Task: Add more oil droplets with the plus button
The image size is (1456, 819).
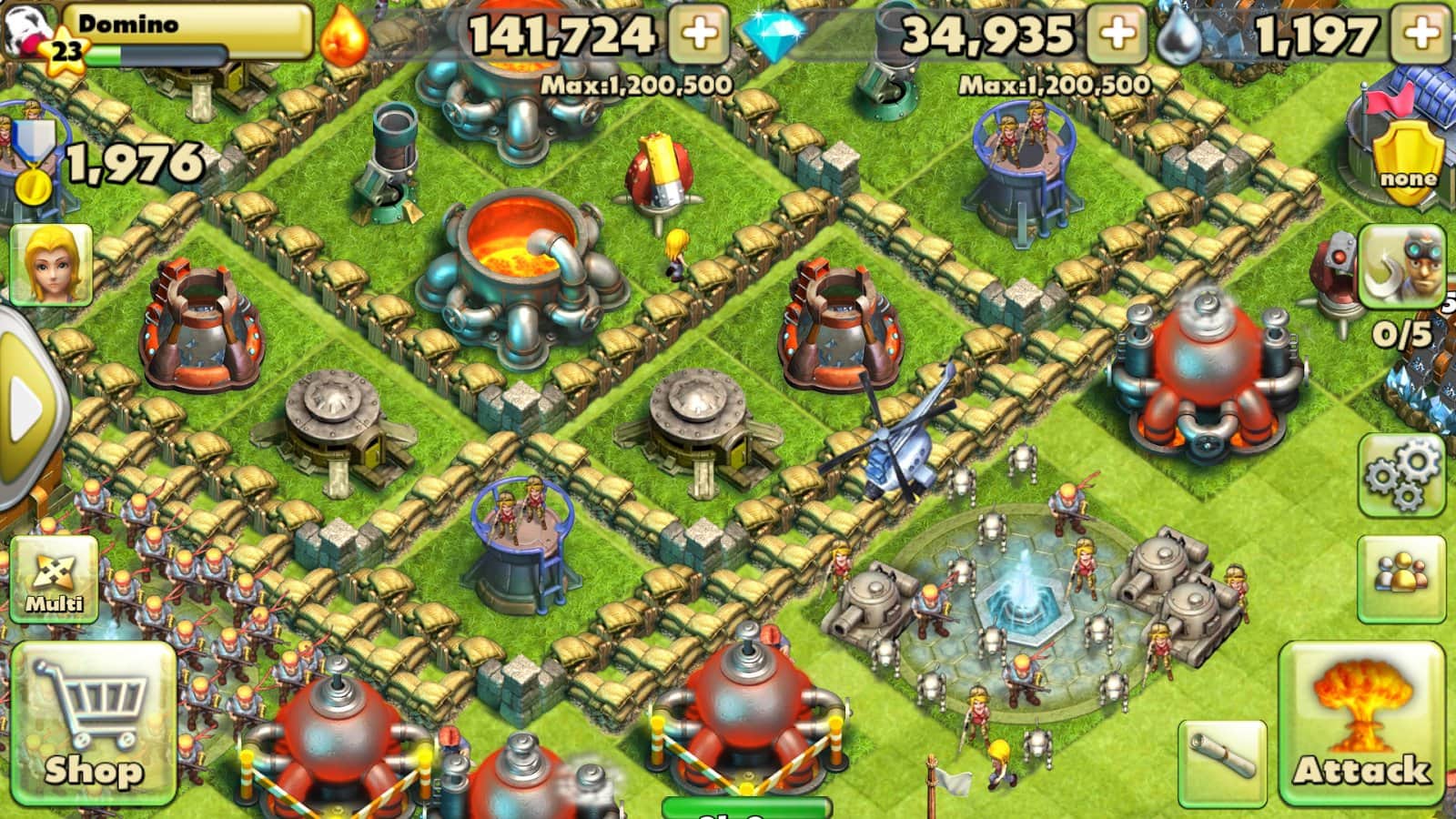Action: tap(1421, 35)
